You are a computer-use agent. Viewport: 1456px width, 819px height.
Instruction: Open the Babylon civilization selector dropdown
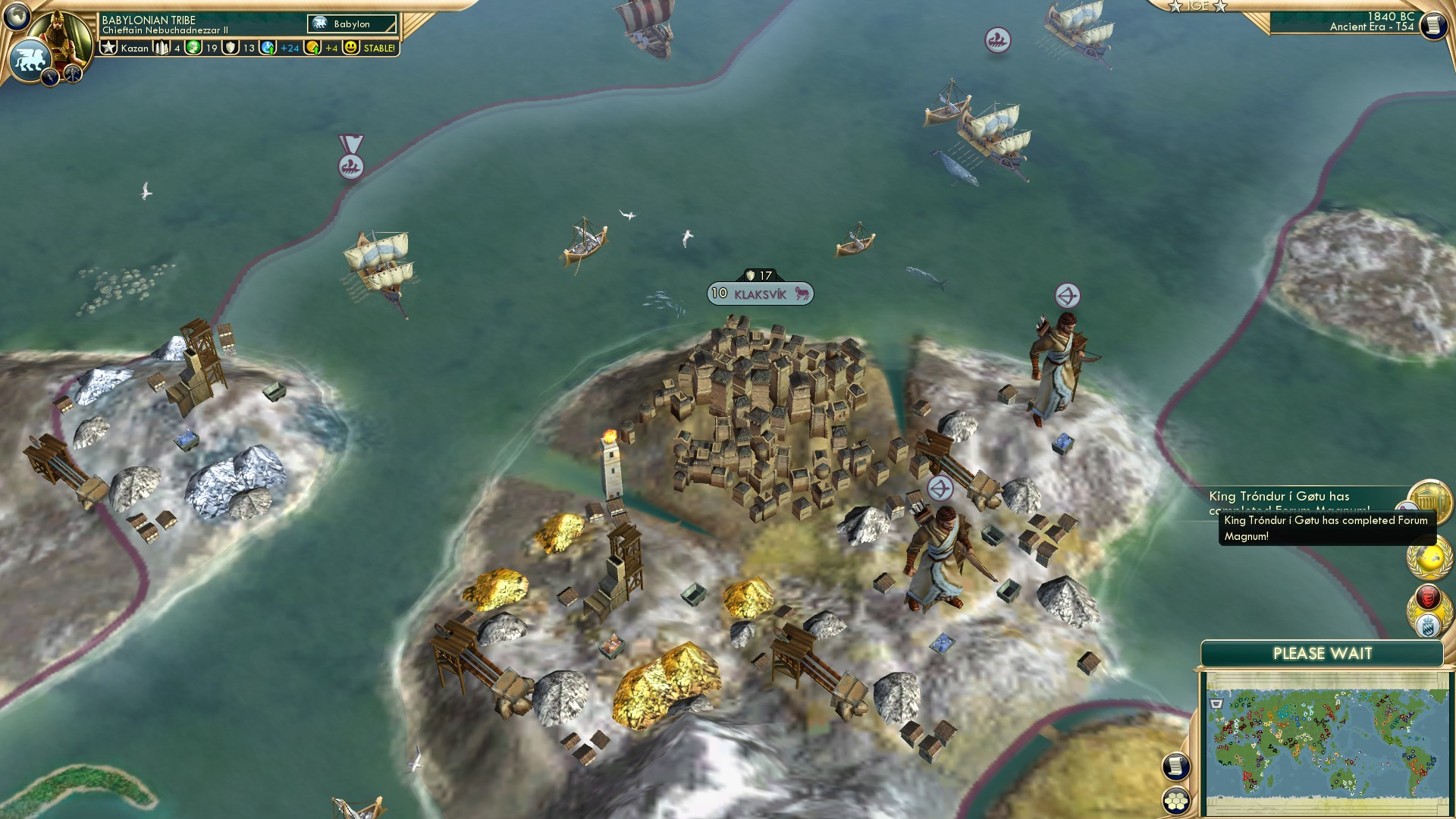tap(351, 24)
